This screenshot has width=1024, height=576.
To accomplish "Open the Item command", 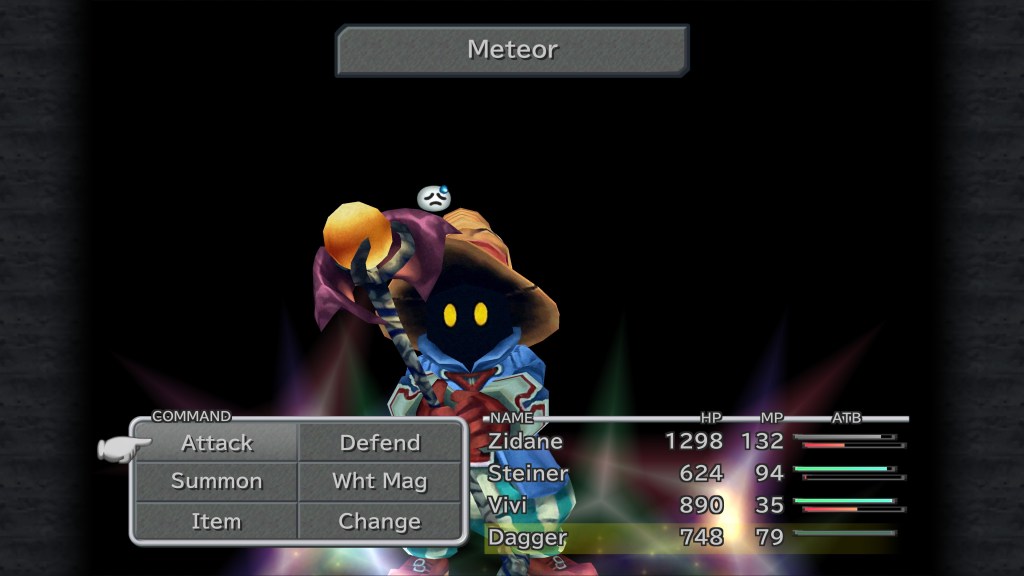I will point(217,521).
